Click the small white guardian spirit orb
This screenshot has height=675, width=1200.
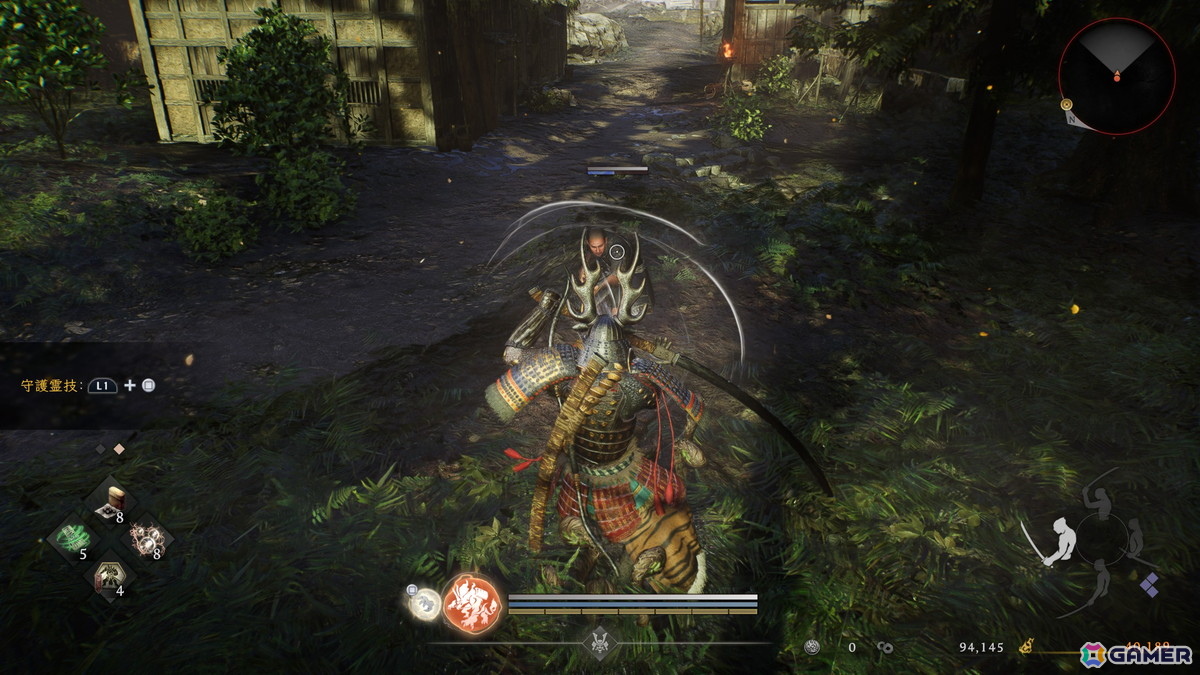[424, 602]
